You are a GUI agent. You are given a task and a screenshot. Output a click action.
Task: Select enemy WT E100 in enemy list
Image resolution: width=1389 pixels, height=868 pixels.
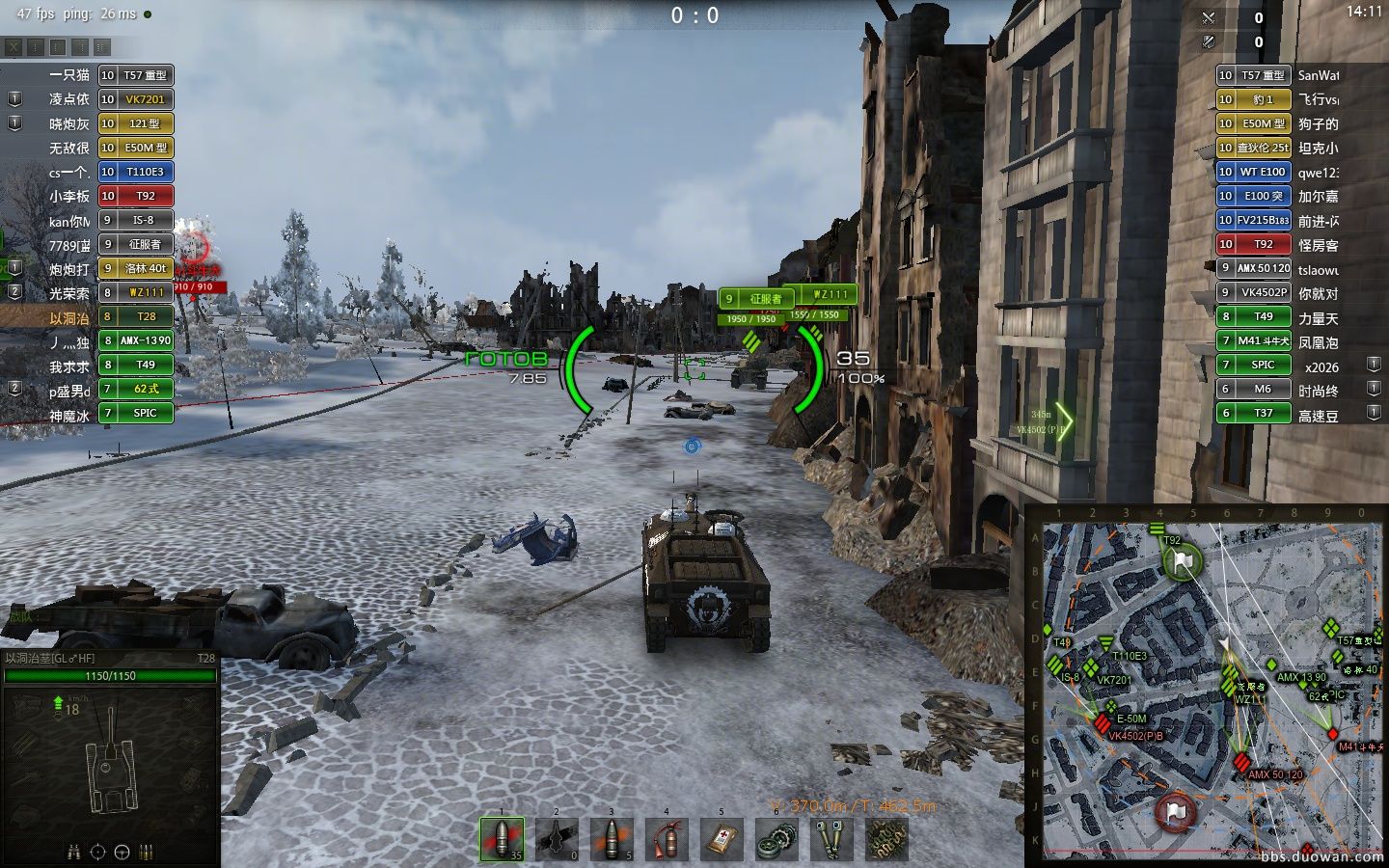[1253, 172]
